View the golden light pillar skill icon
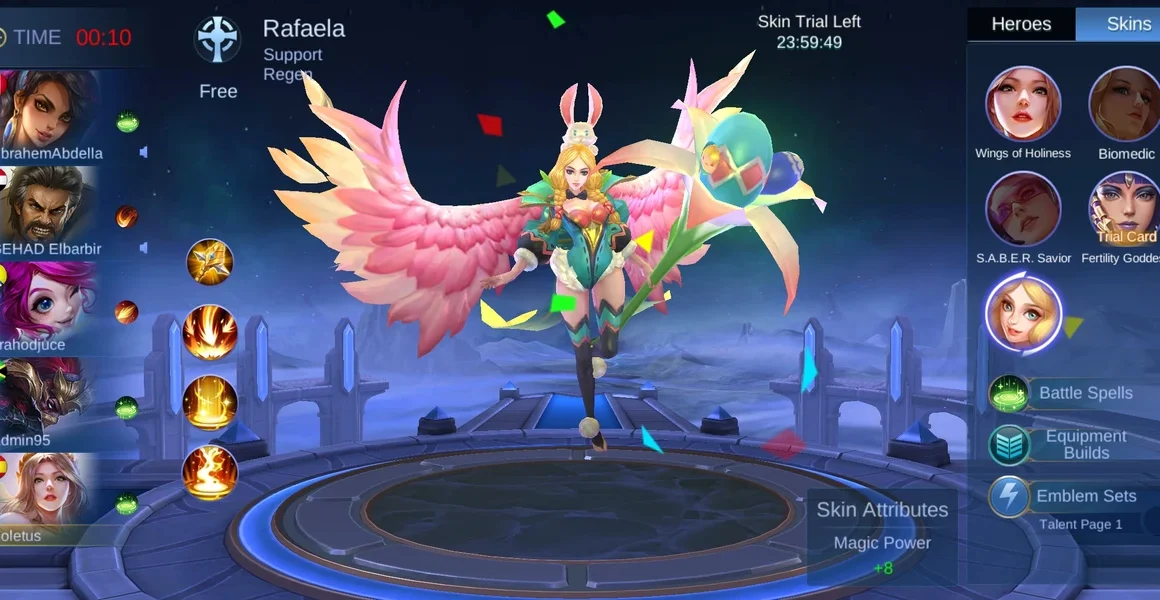The width and height of the screenshot is (1160, 600). click(x=210, y=402)
